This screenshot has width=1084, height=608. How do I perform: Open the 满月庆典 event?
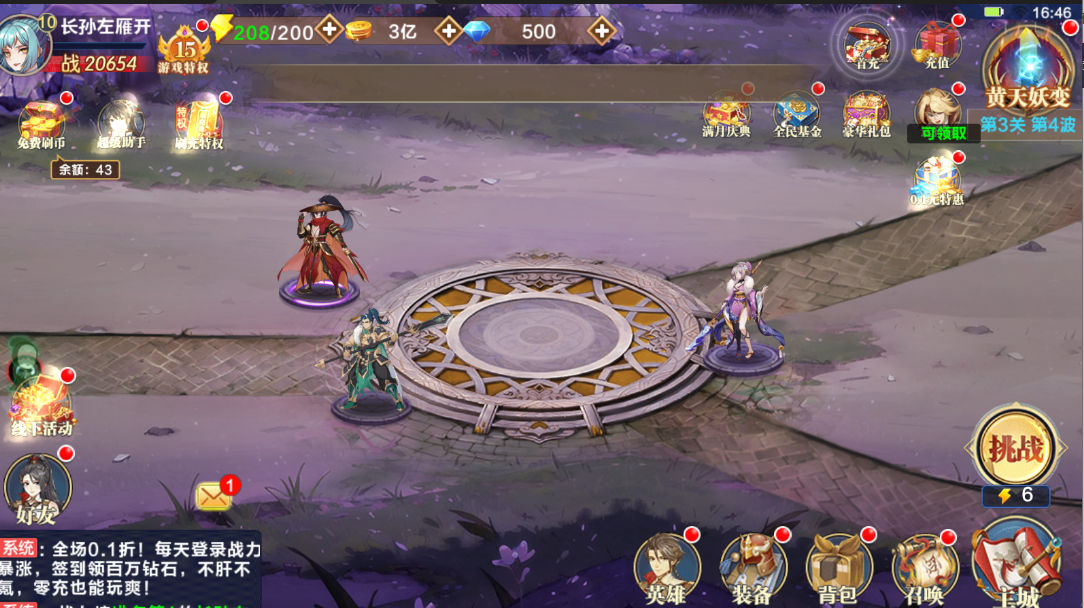(x=727, y=113)
